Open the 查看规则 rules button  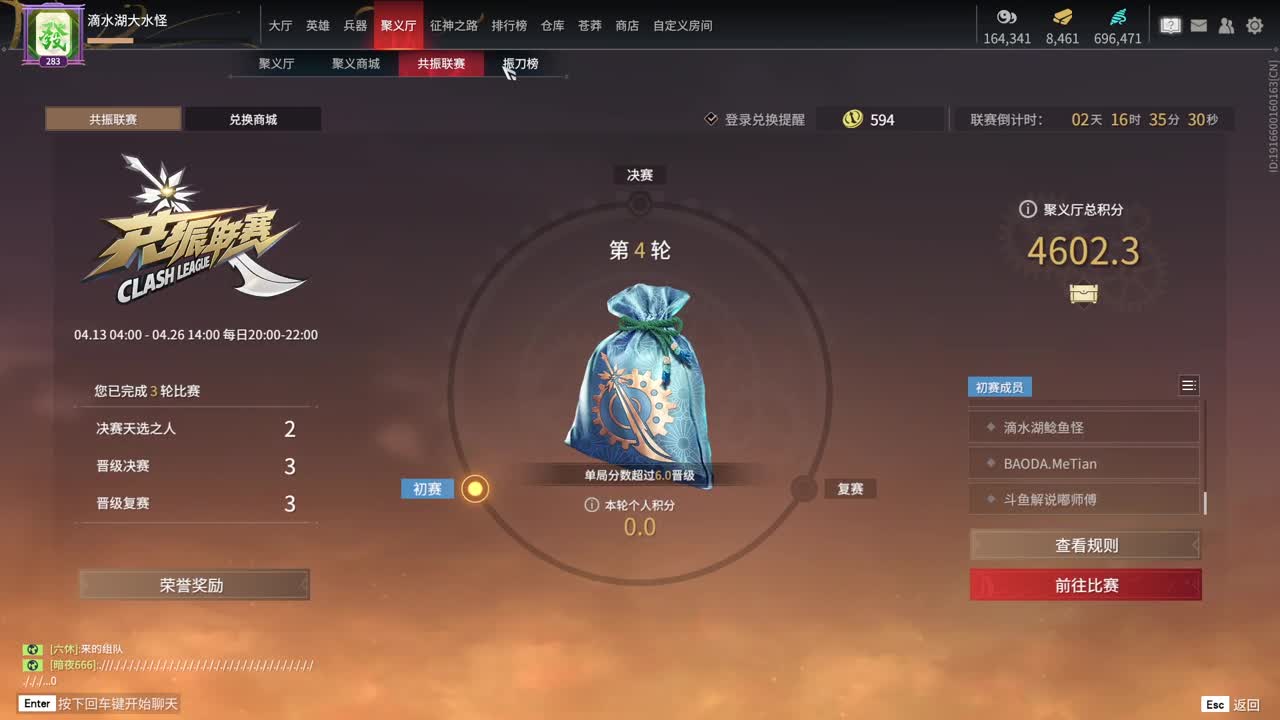pyautogui.click(x=1084, y=545)
